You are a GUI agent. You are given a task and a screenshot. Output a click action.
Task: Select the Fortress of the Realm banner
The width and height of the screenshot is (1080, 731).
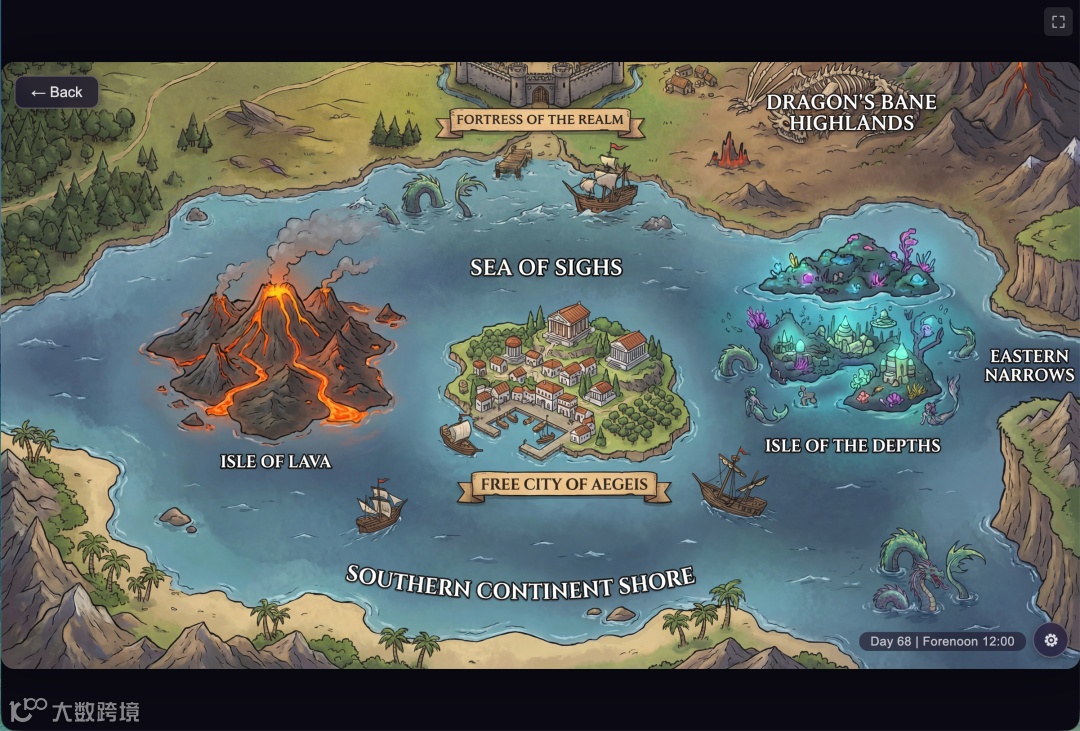pos(540,120)
